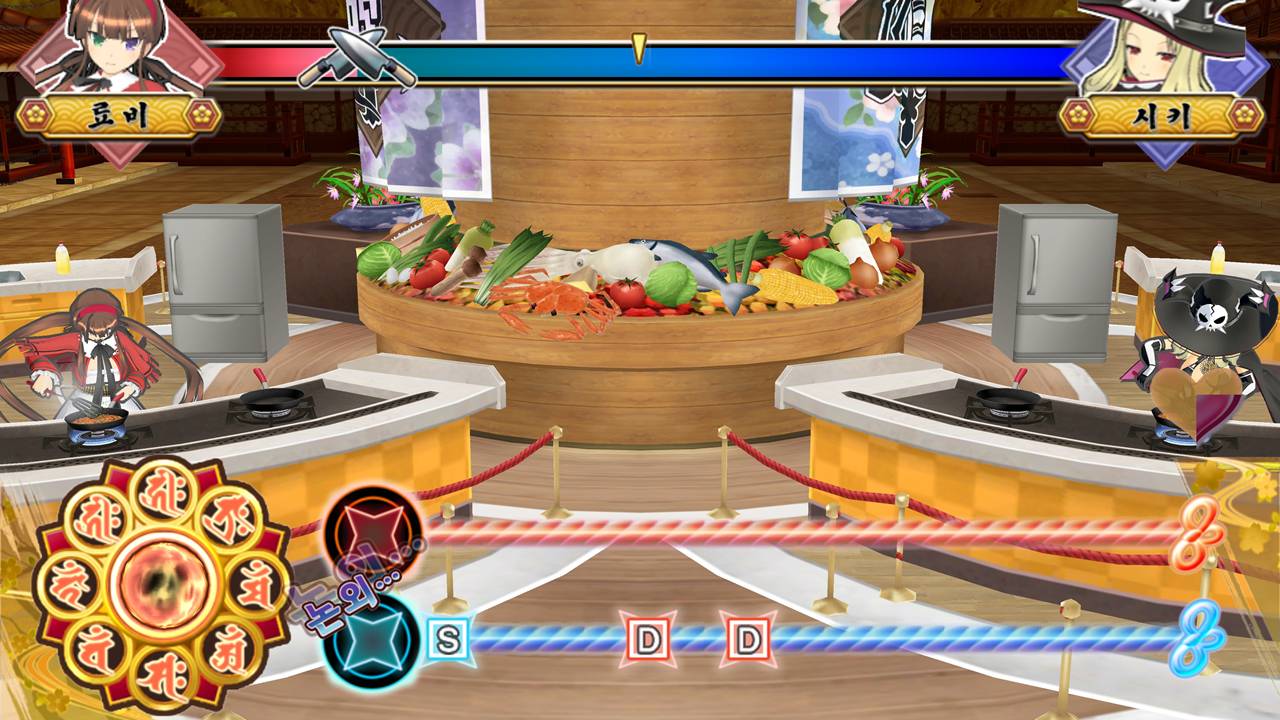The width and height of the screenshot is (1280, 720).
Task: Select the 시키 name plate
Action: 1164,116
